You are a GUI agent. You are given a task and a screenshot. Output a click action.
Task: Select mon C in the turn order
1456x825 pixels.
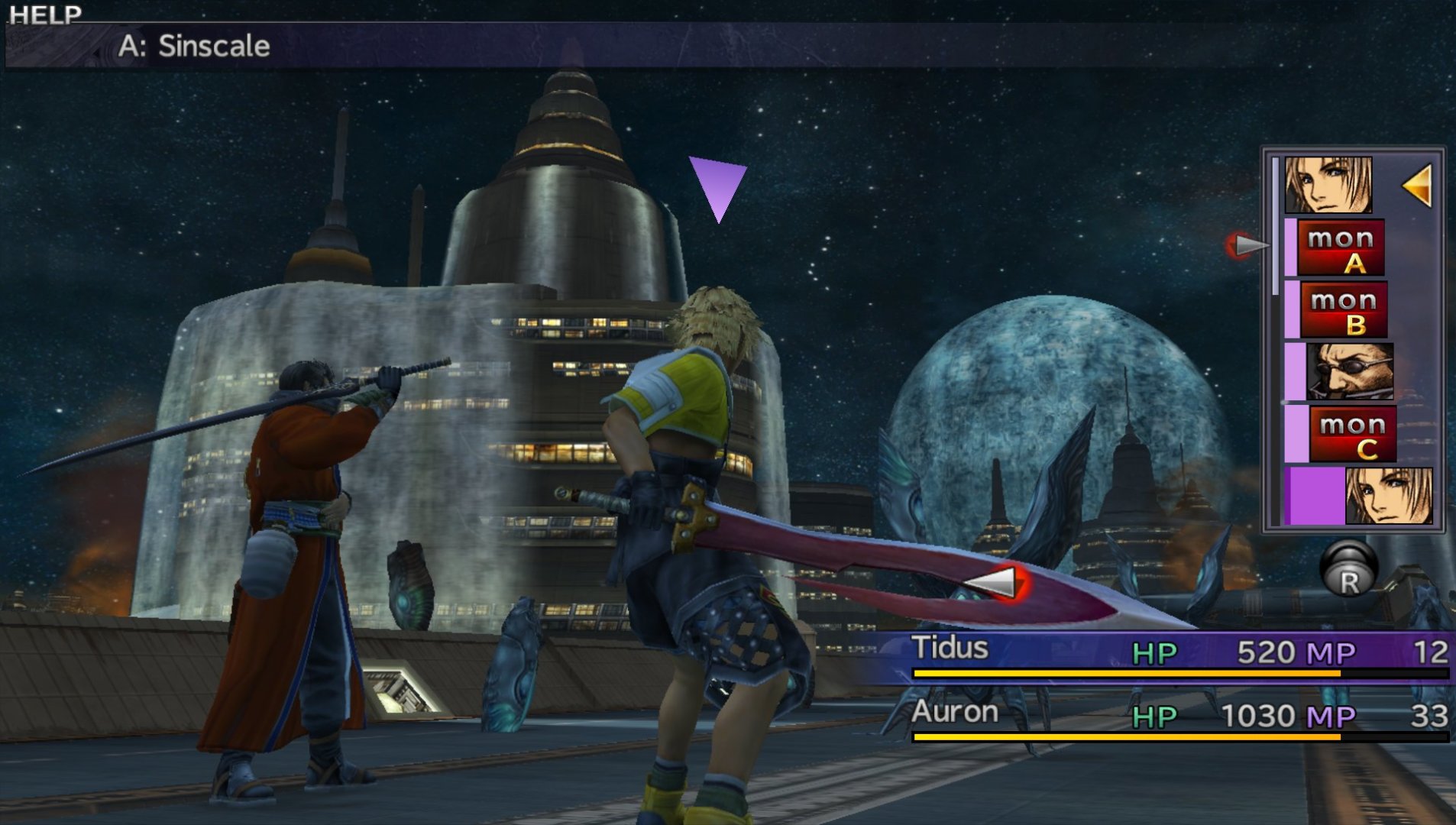tap(1352, 435)
